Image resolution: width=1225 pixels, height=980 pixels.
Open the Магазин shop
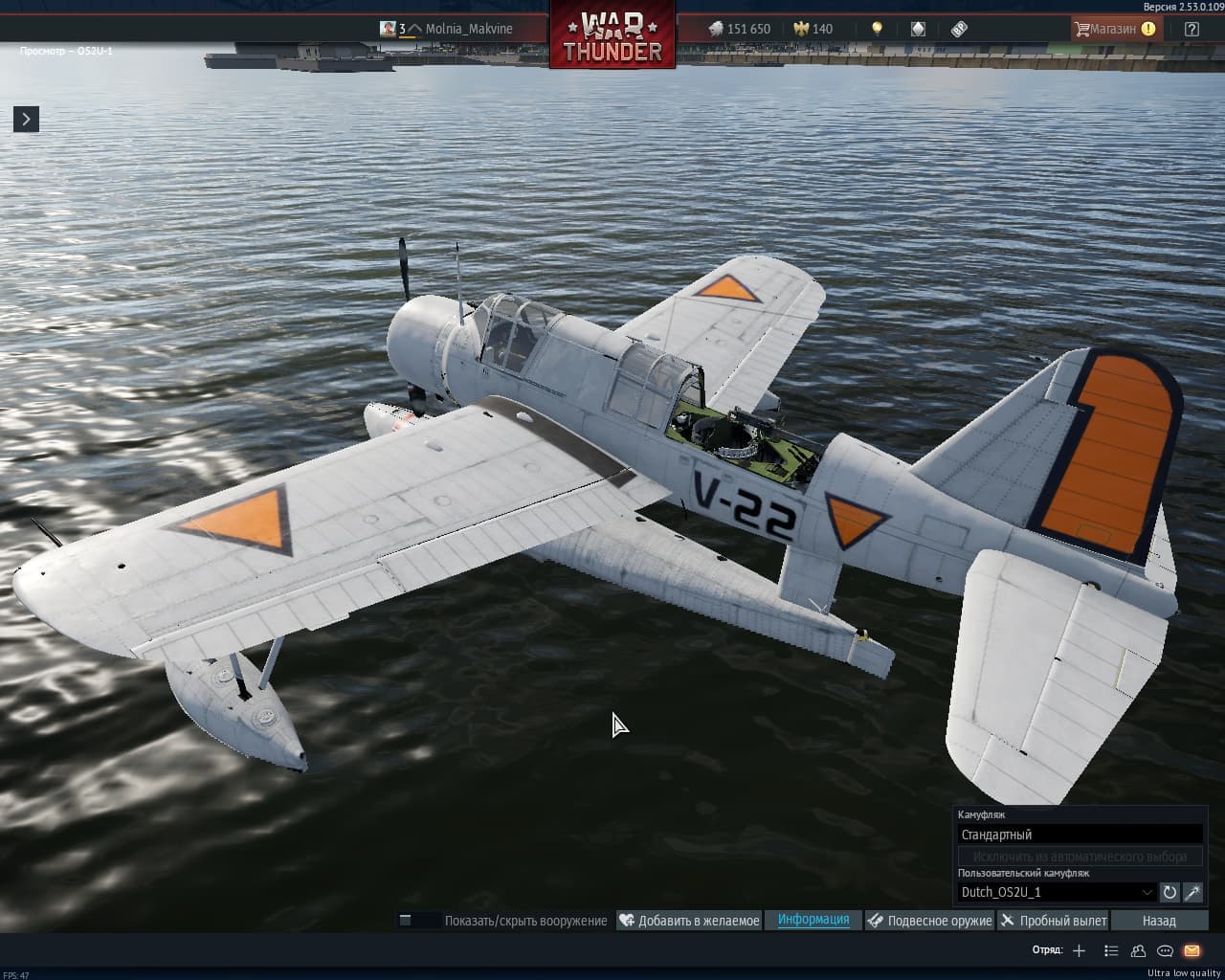(x=1115, y=29)
